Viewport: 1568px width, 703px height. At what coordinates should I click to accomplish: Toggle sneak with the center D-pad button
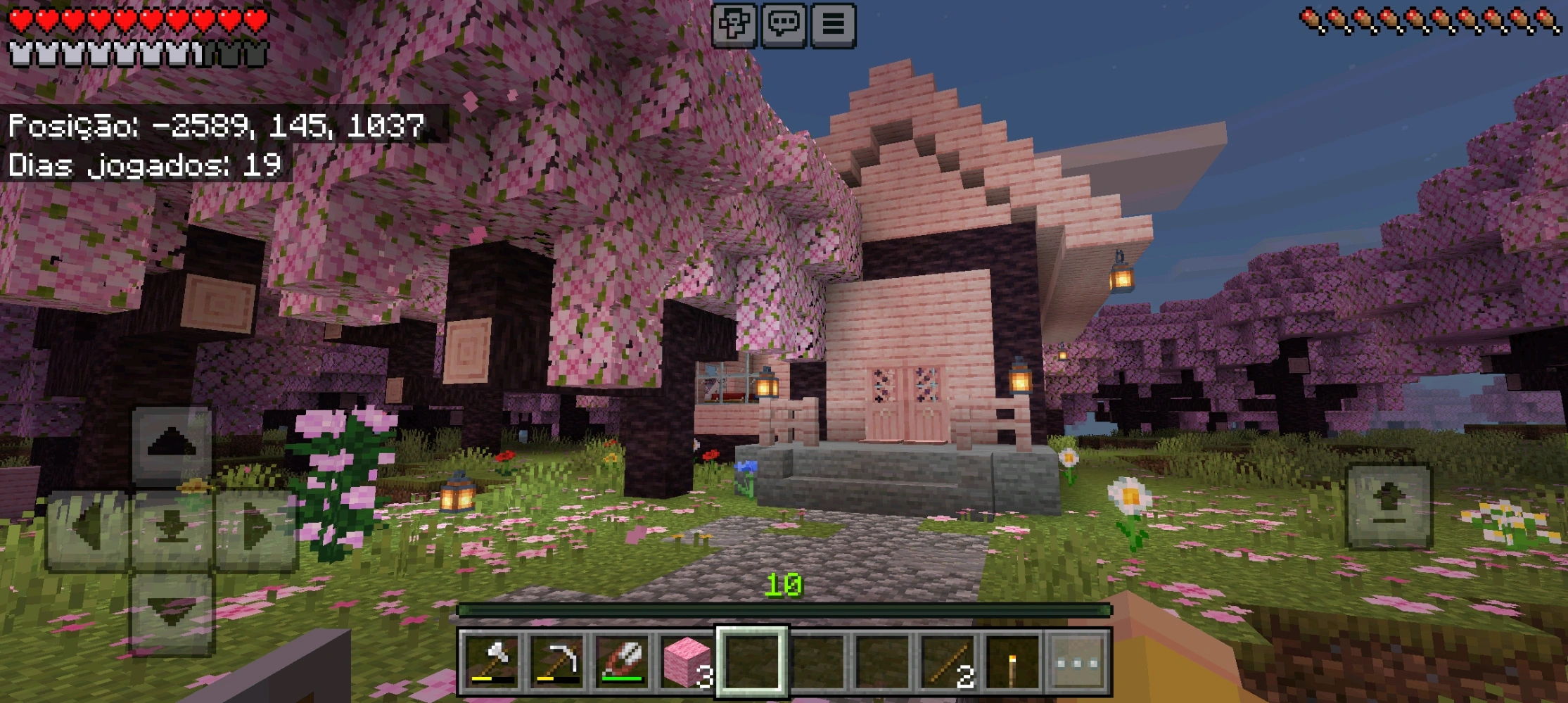(172, 529)
